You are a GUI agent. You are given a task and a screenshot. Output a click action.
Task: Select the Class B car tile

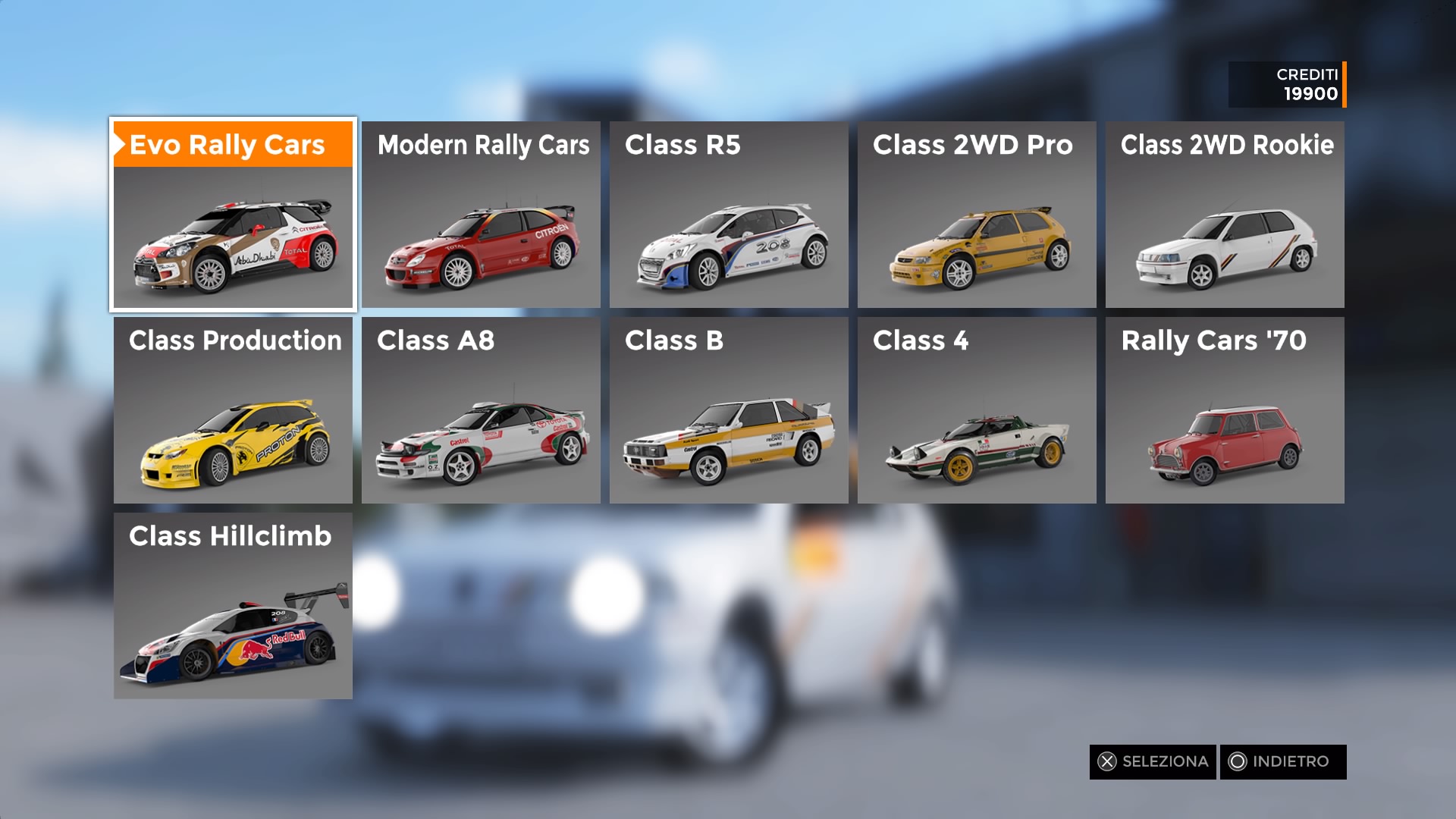[x=729, y=410]
